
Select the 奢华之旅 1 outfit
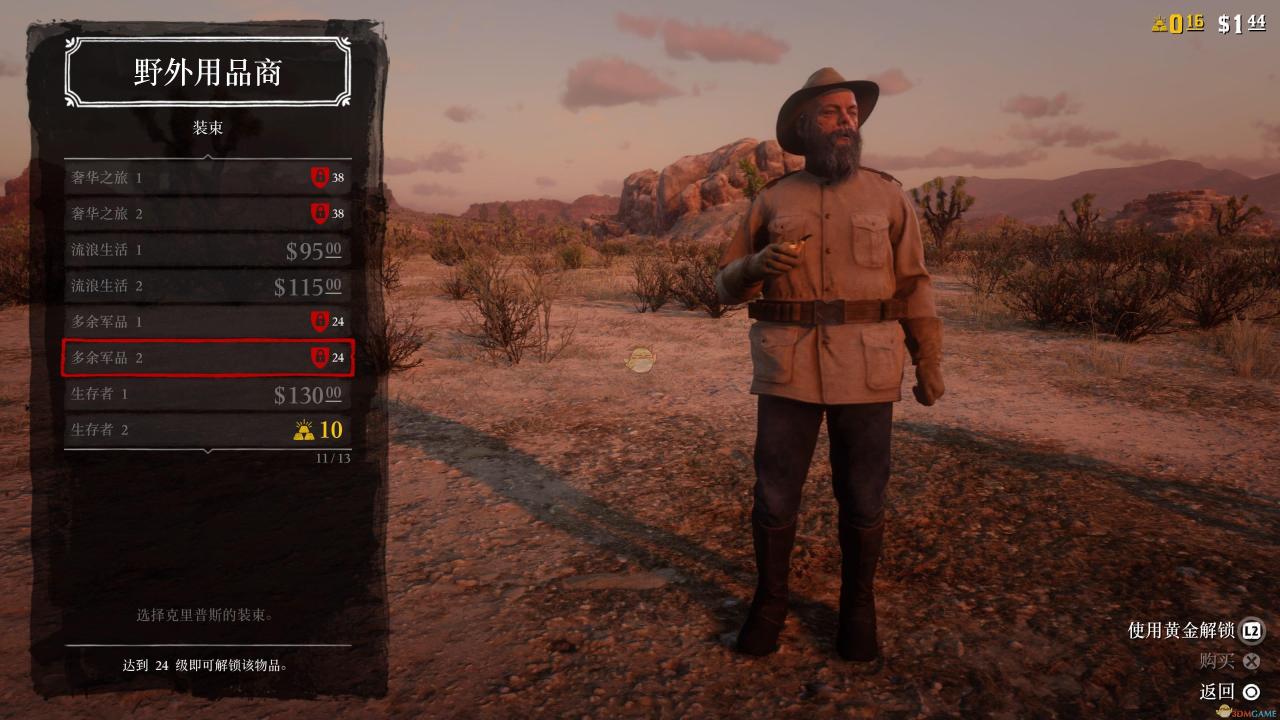tap(207, 178)
